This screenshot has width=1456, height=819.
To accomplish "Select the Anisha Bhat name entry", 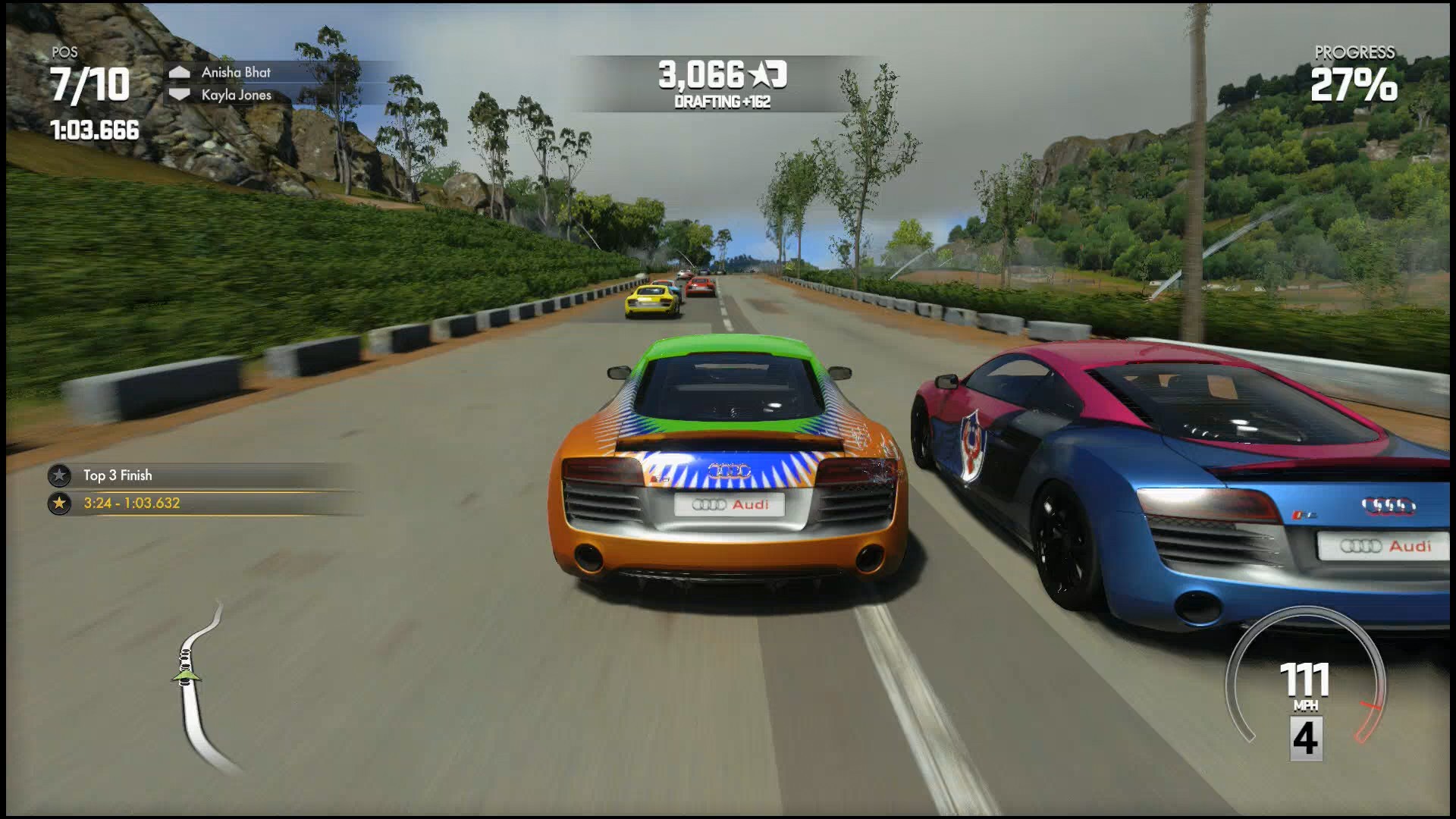I will point(235,73).
